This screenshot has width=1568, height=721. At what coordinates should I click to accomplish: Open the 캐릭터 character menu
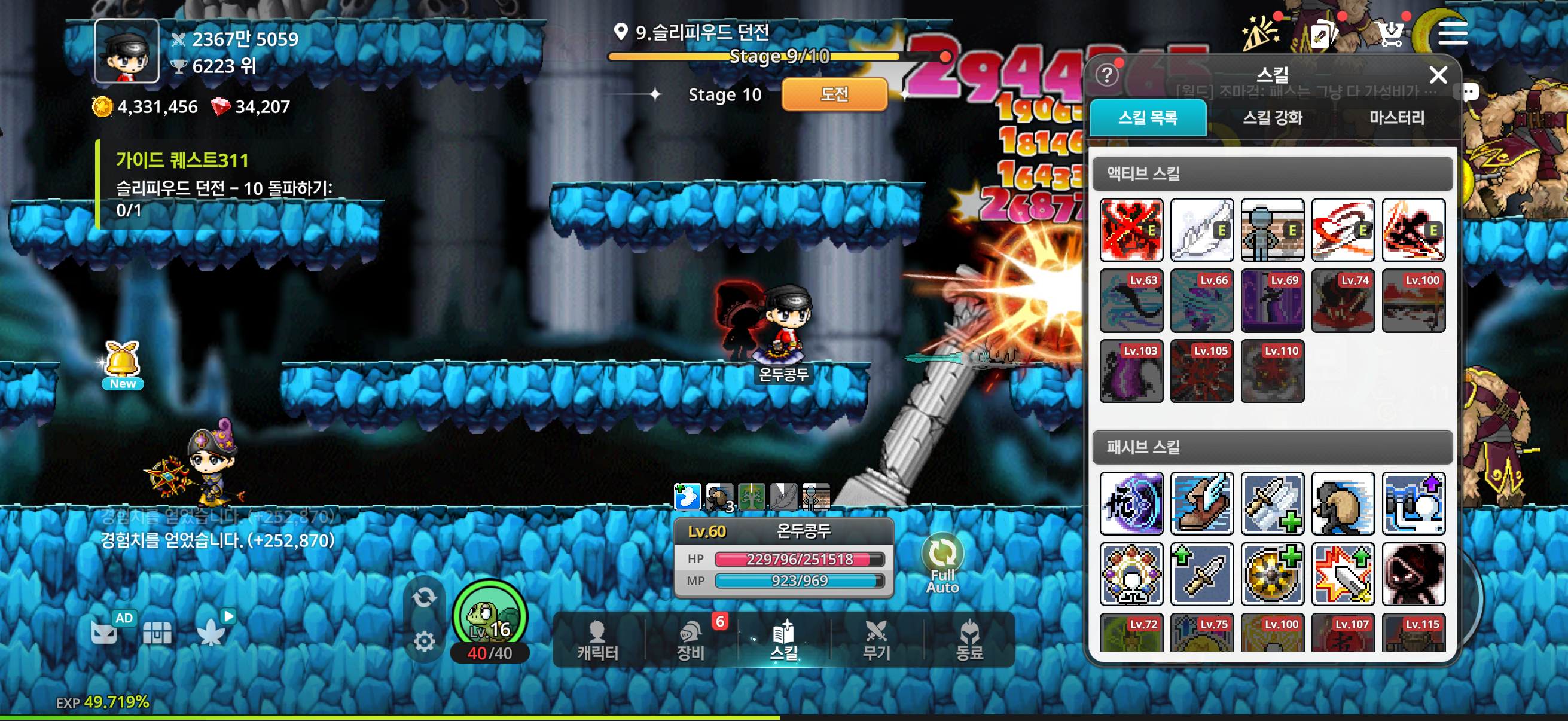[598, 641]
